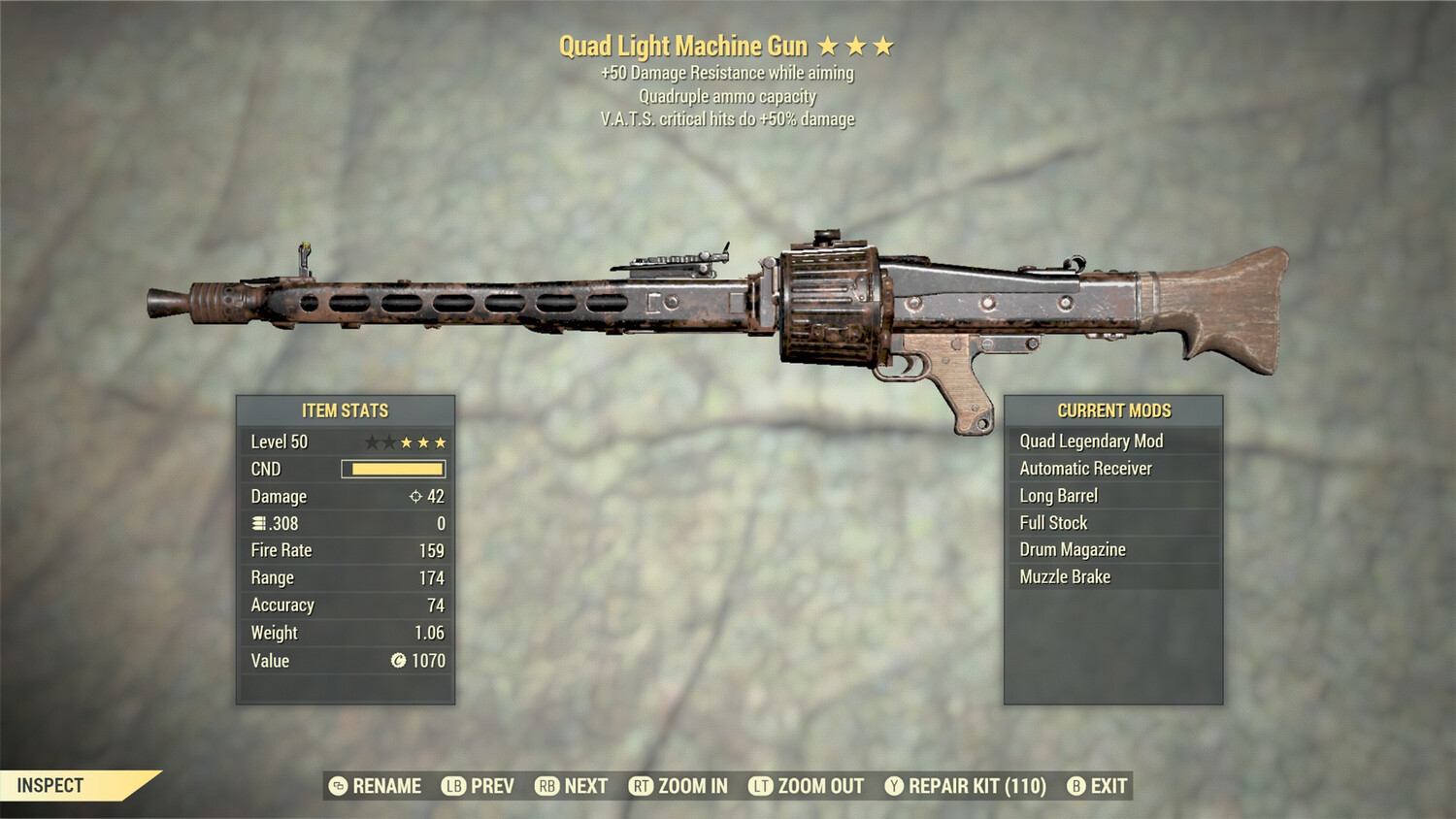Click the B button glyph before EXIT

(x=1075, y=786)
